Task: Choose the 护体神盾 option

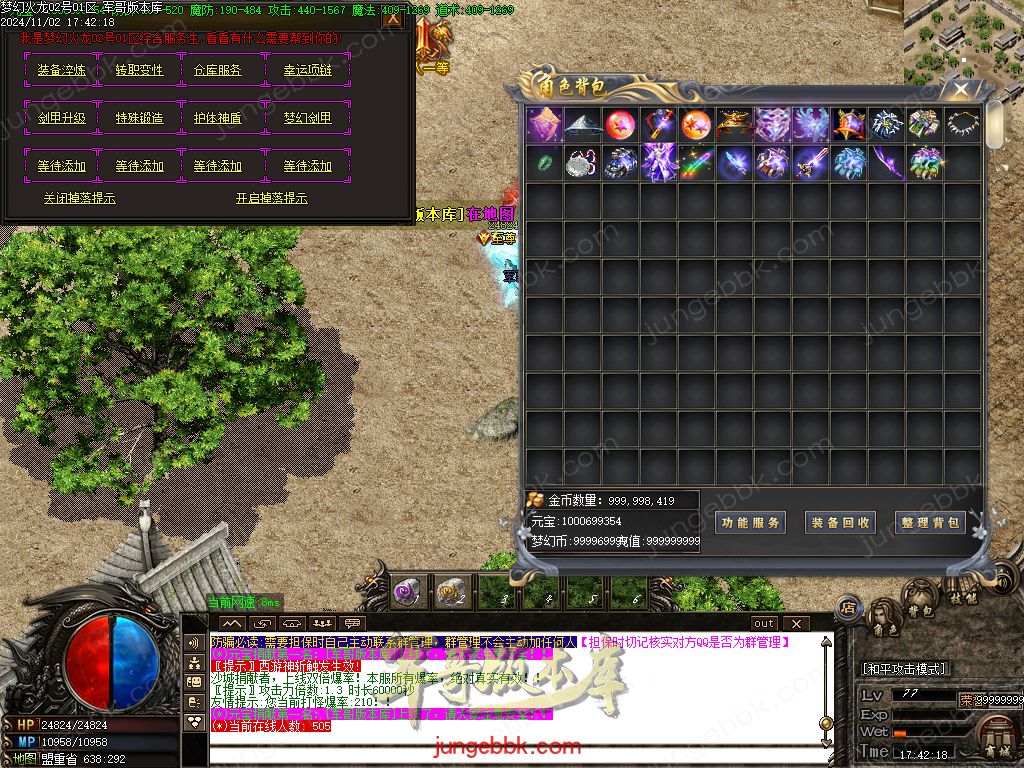Action: pyautogui.click(x=217, y=118)
